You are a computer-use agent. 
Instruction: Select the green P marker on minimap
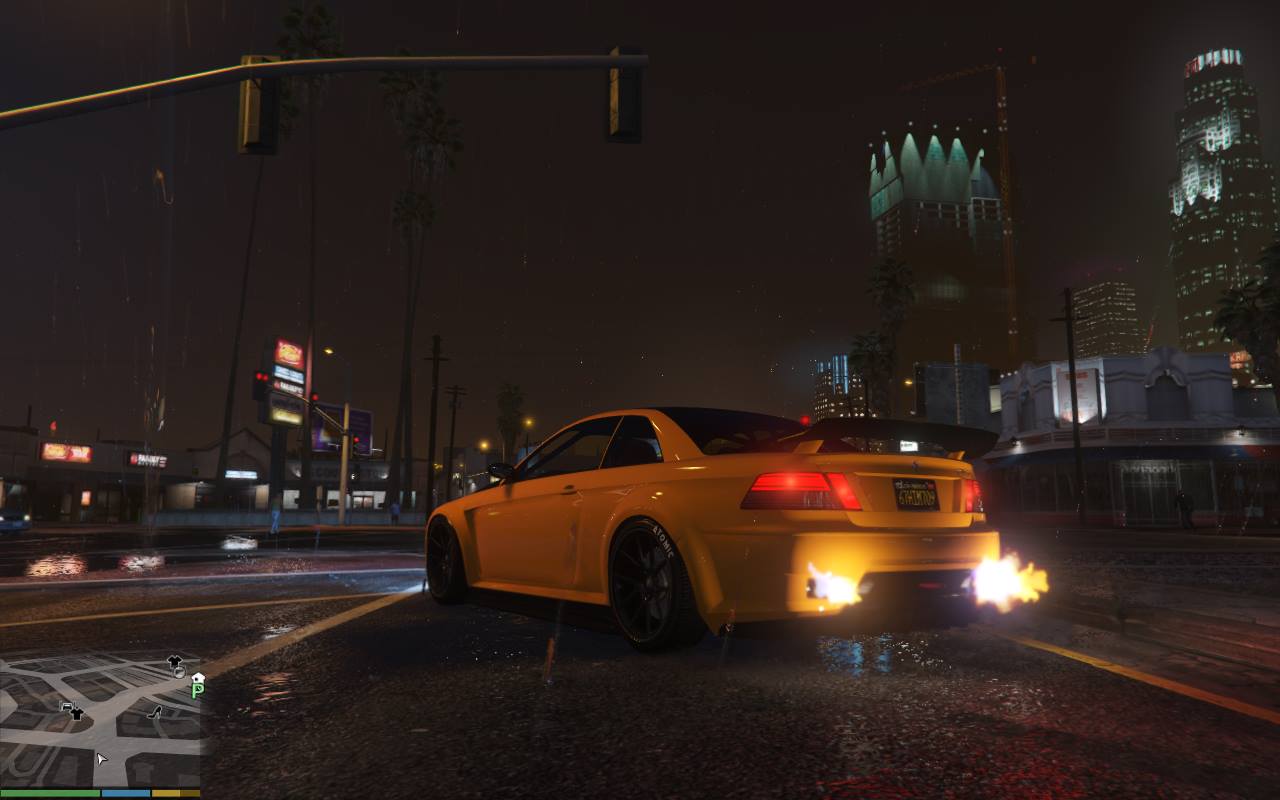click(x=197, y=690)
